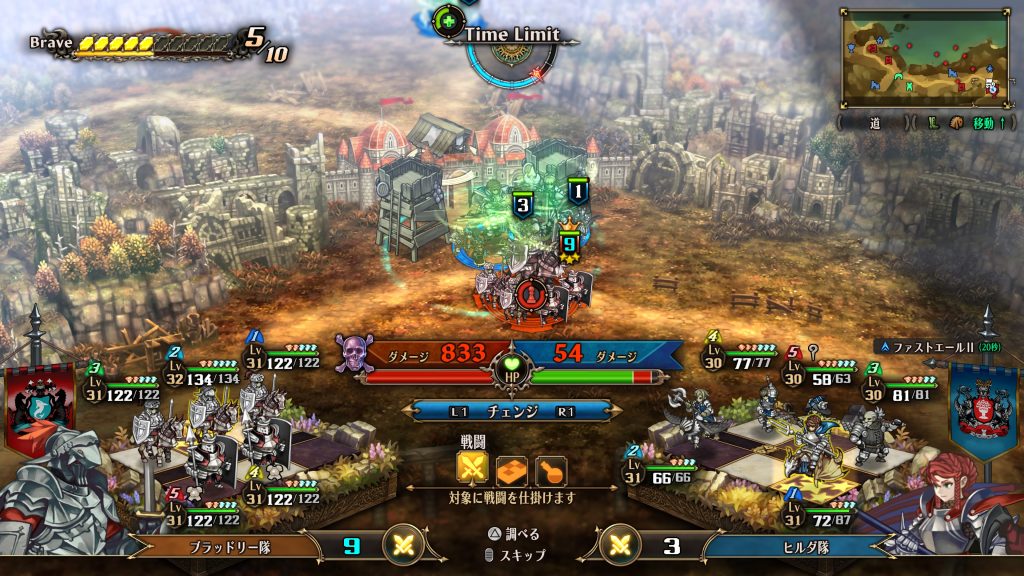
Task: Click the blue チェンジ unit switch bar
Action: click(x=511, y=411)
